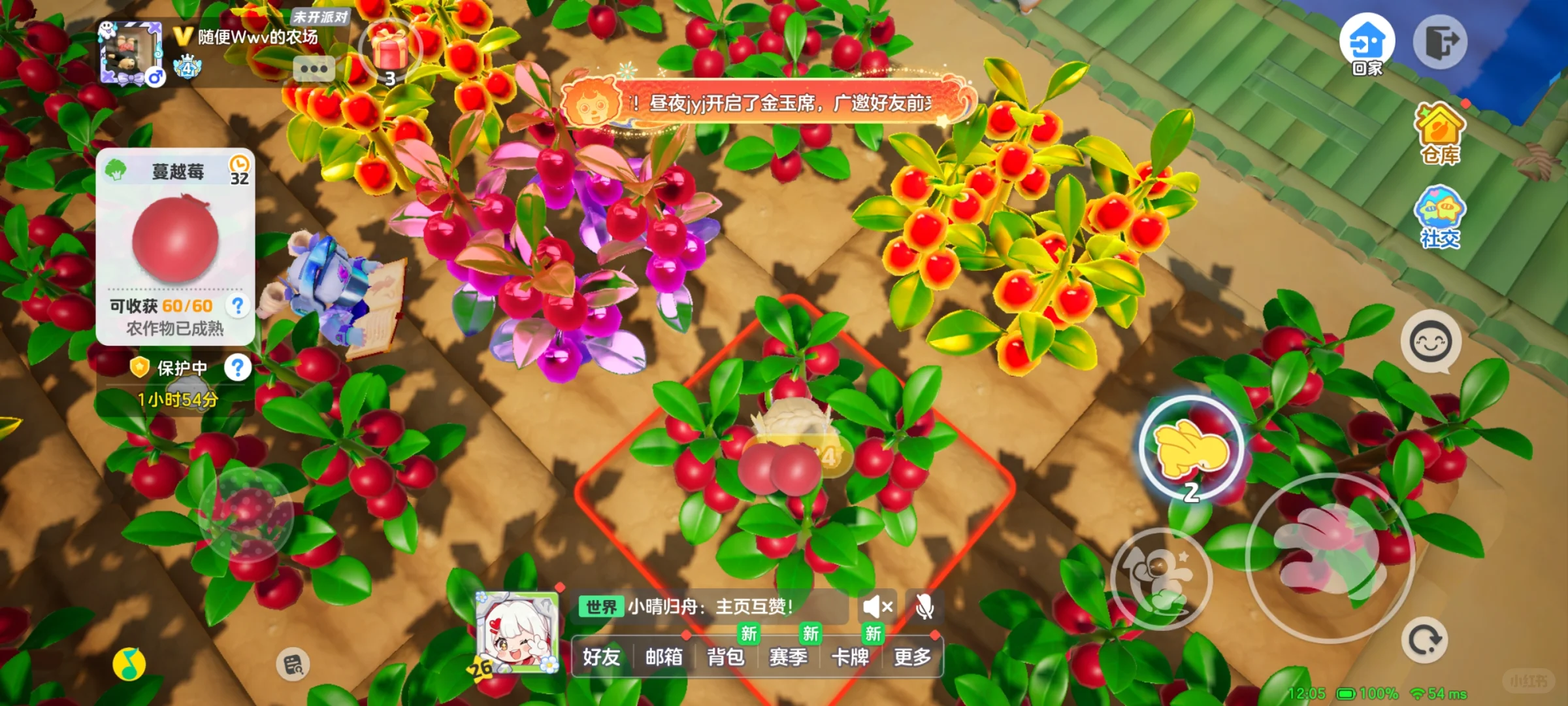
Task: Open the green music note icon
Action: click(129, 664)
